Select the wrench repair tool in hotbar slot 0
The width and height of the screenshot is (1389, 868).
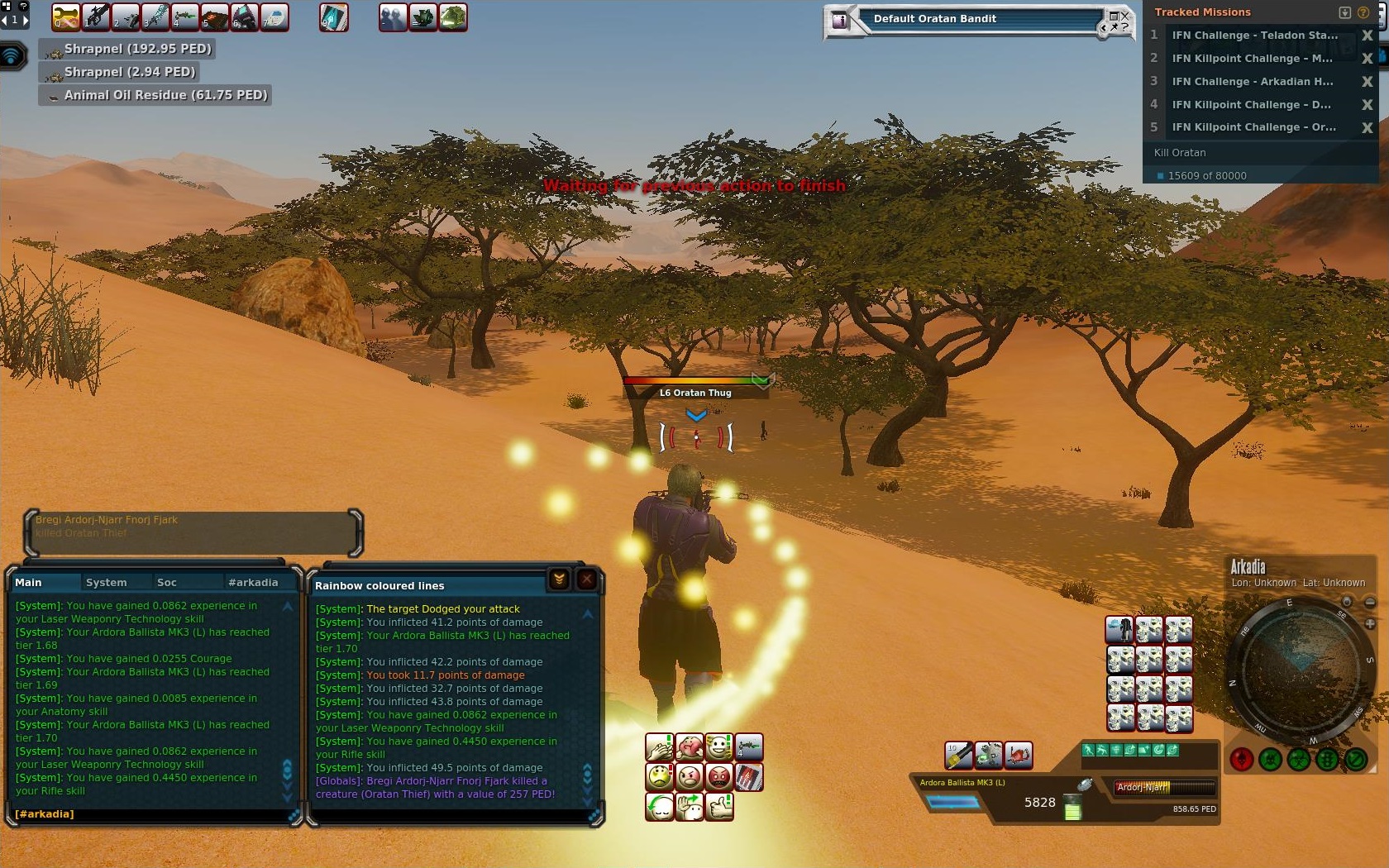pos(66,17)
